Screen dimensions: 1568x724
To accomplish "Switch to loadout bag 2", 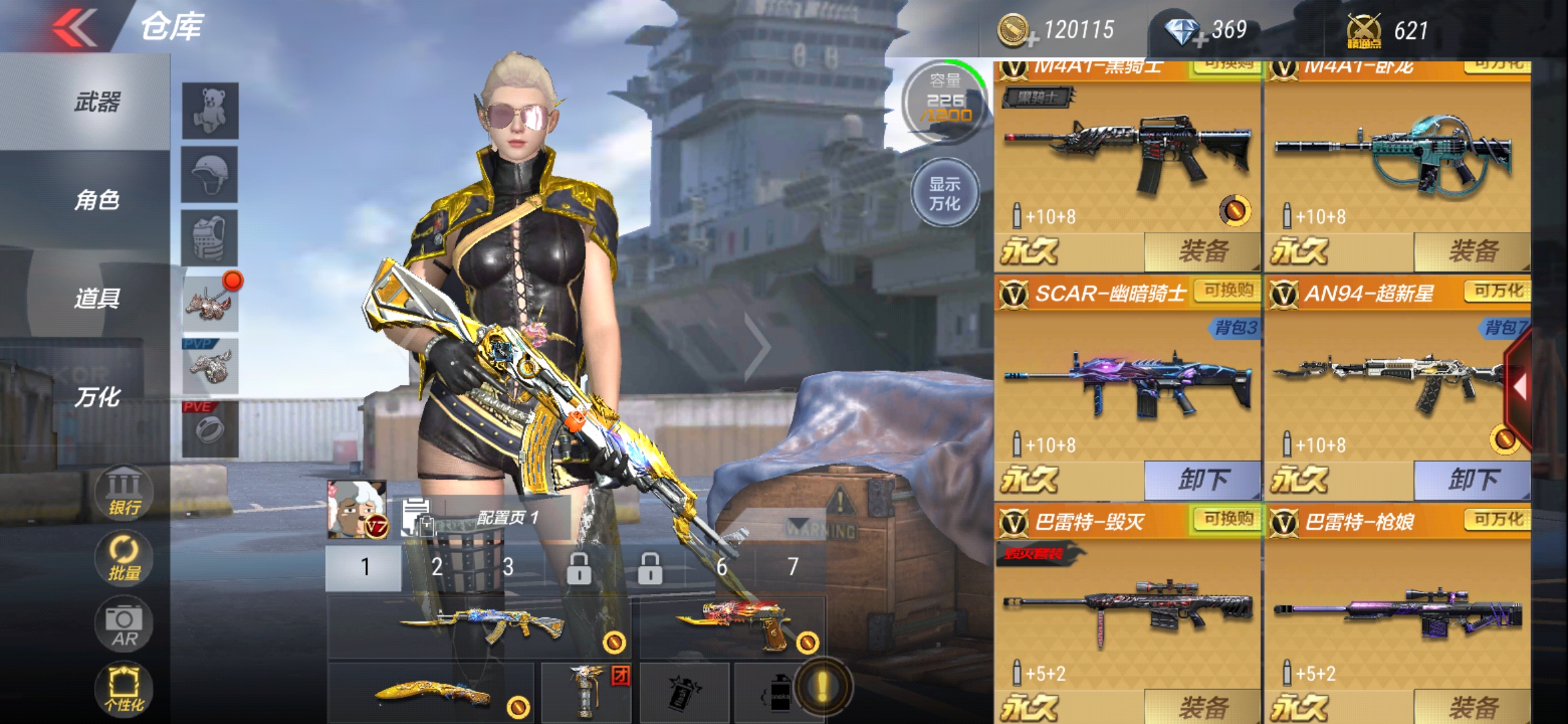I will (x=437, y=567).
